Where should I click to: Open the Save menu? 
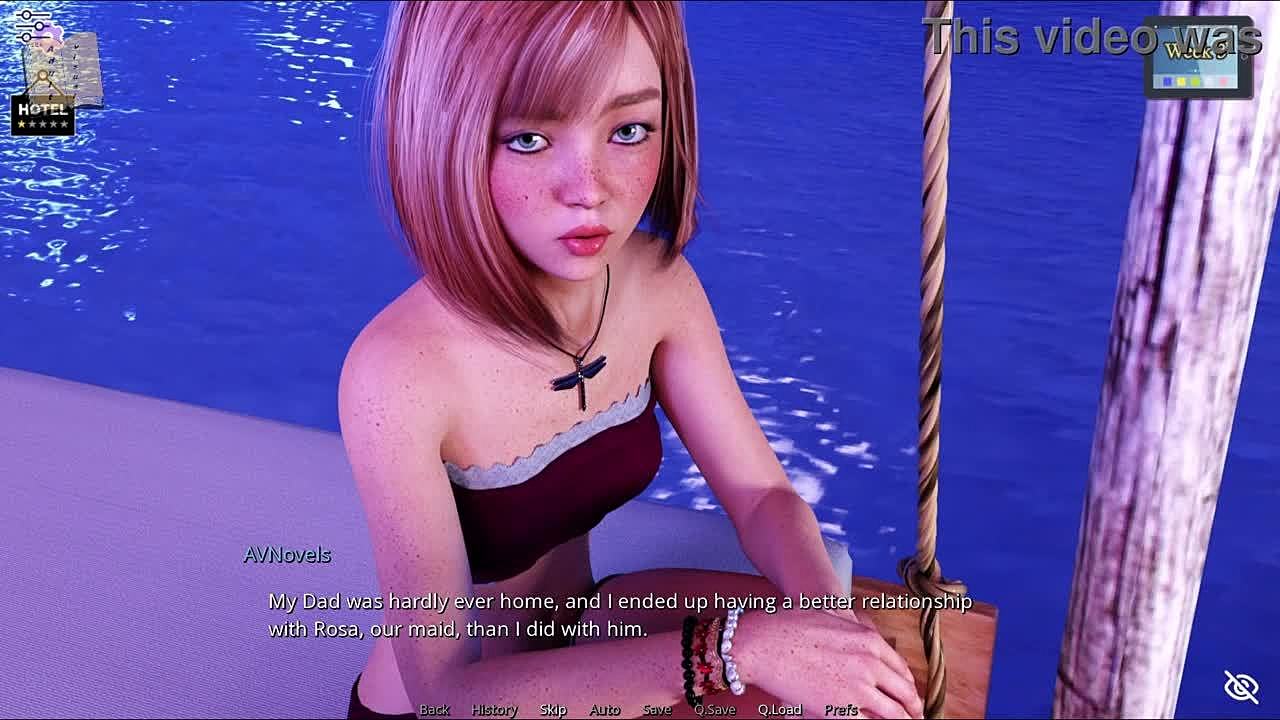pos(657,709)
